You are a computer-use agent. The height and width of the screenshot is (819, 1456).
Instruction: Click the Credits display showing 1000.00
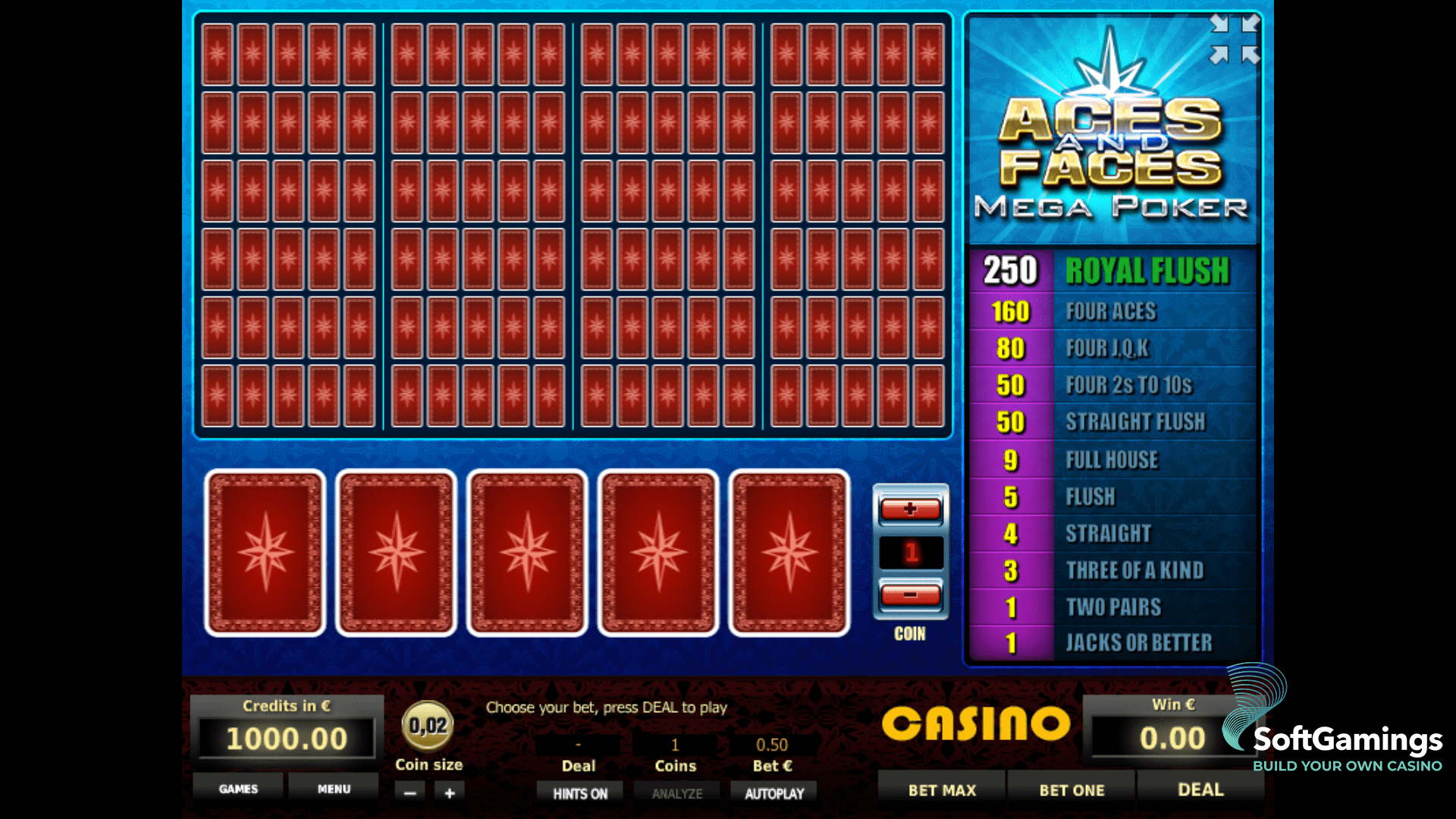point(285,737)
